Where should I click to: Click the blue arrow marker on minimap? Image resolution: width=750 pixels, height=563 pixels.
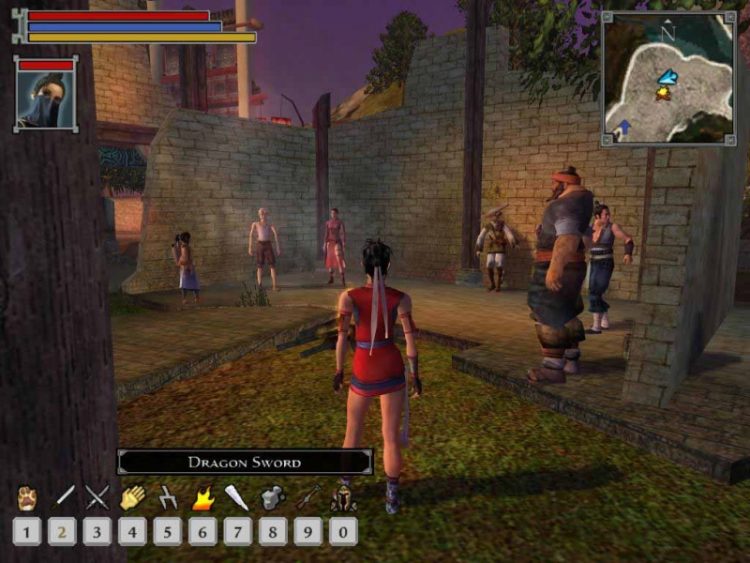tap(623, 127)
